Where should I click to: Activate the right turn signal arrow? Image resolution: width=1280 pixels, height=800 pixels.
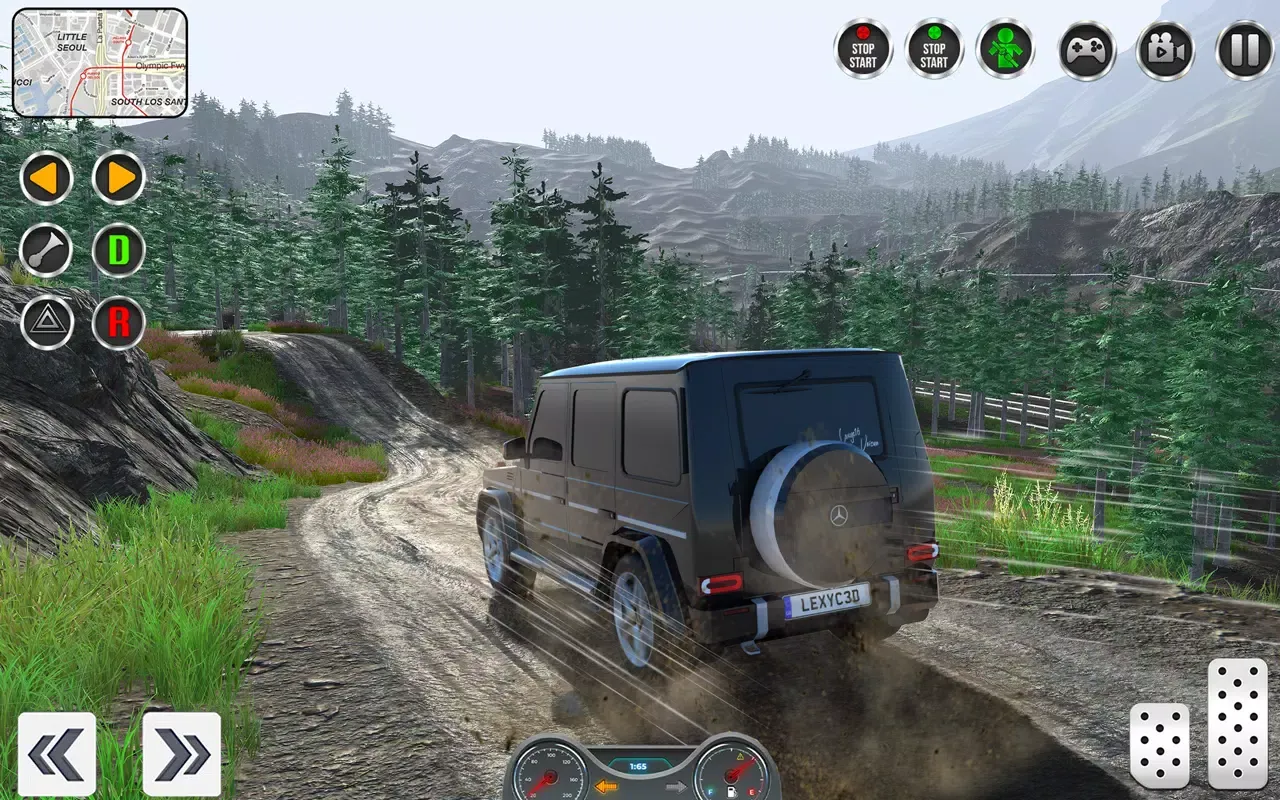coord(118,178)
